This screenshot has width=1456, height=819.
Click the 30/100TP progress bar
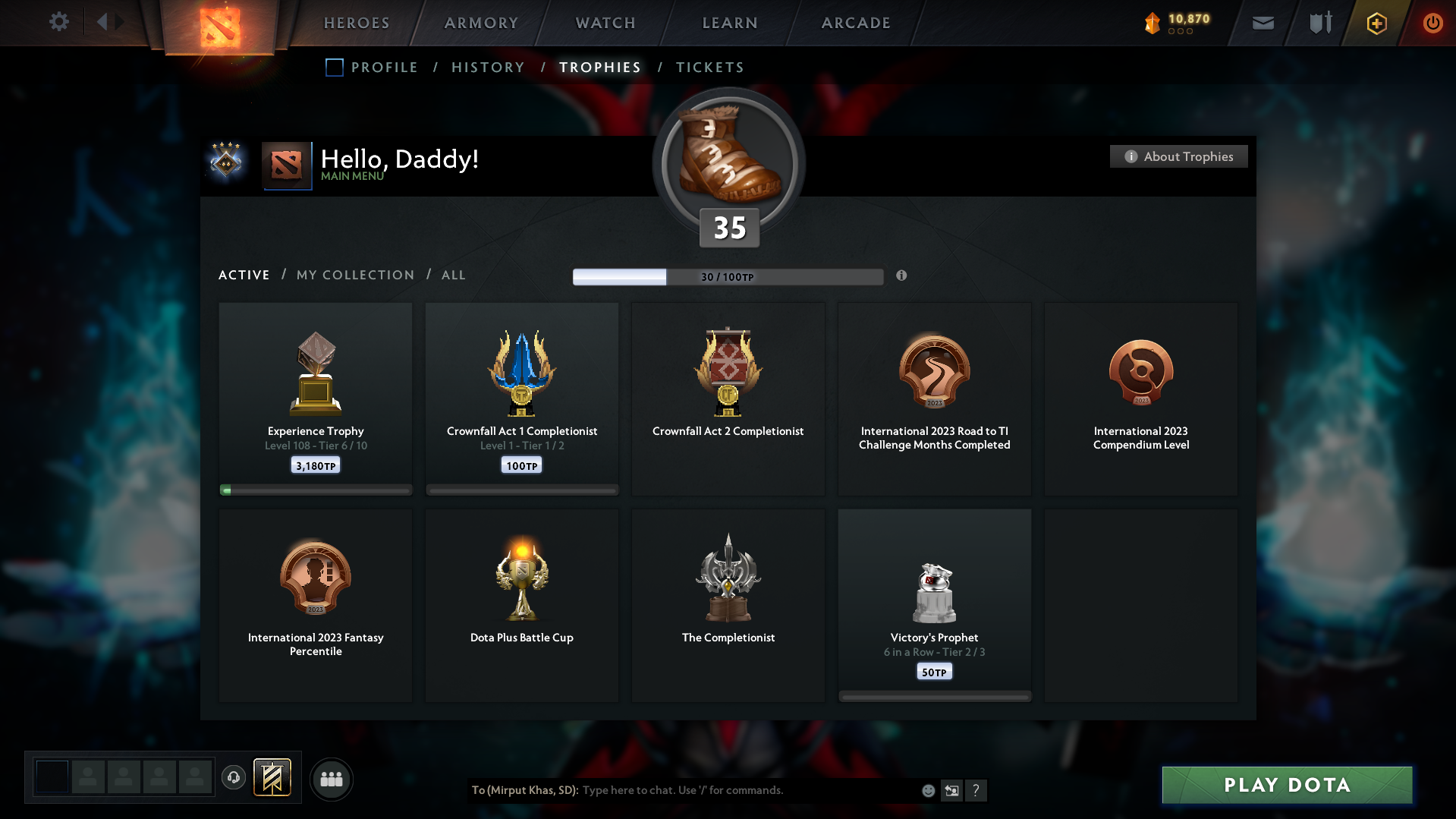point(728,276)
